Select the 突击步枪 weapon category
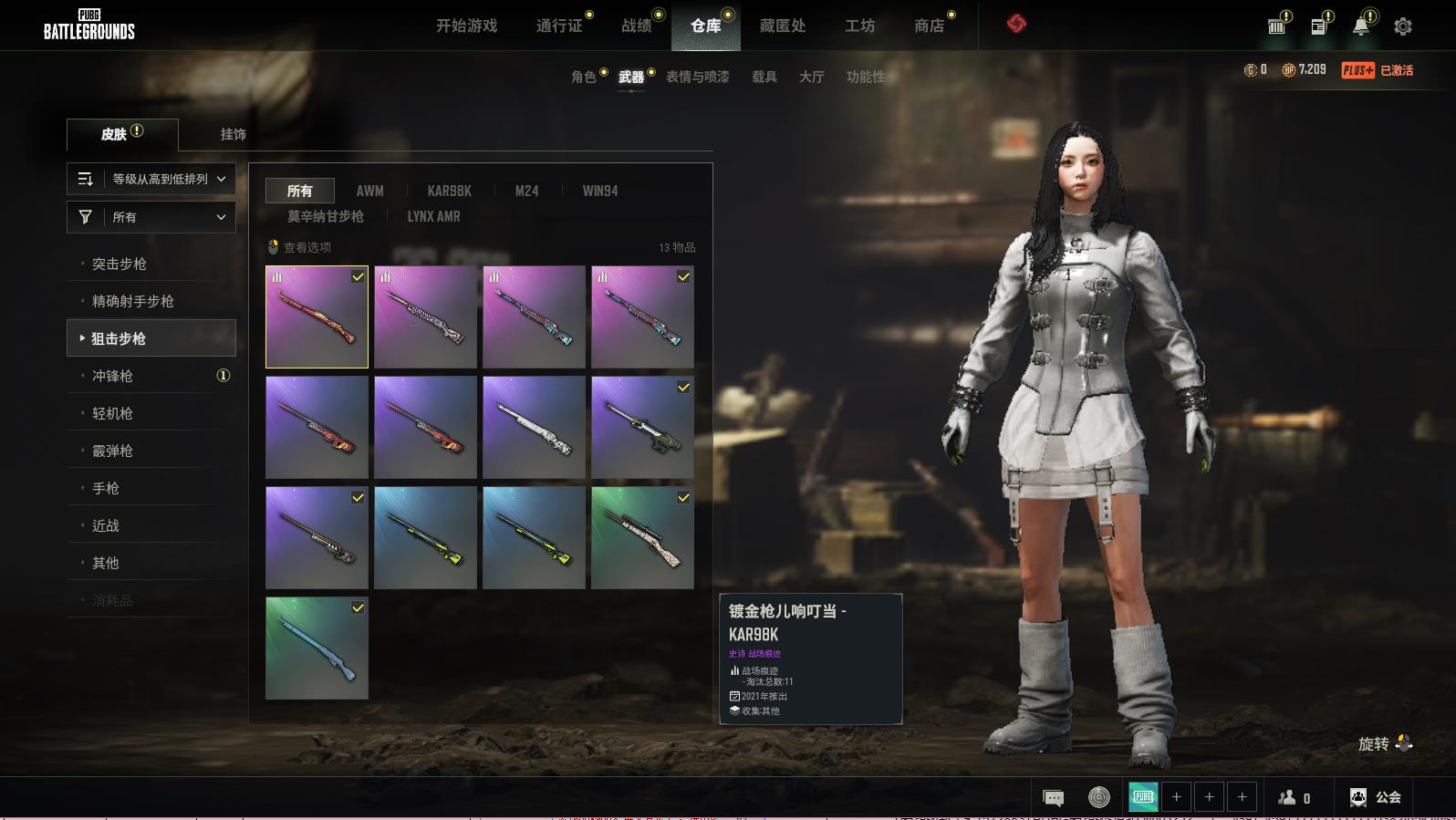 [x=120, y=264]
